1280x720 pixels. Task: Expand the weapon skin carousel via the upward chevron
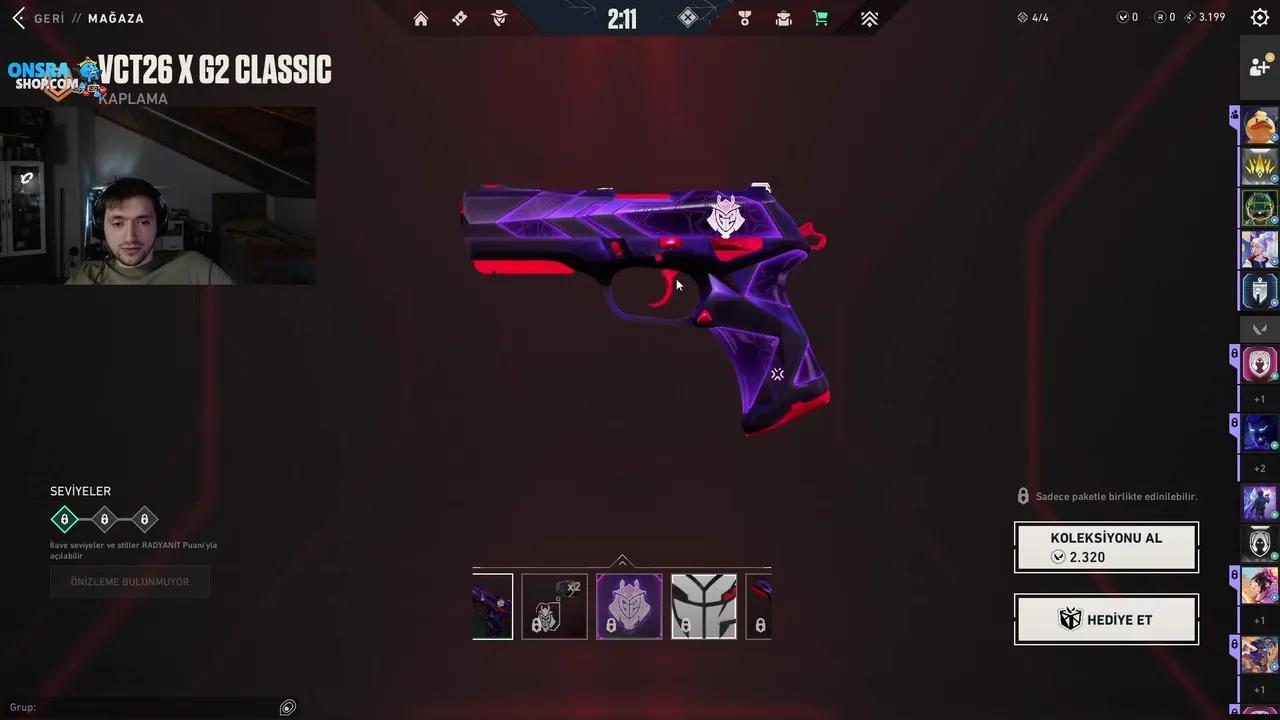pos(622,560)
